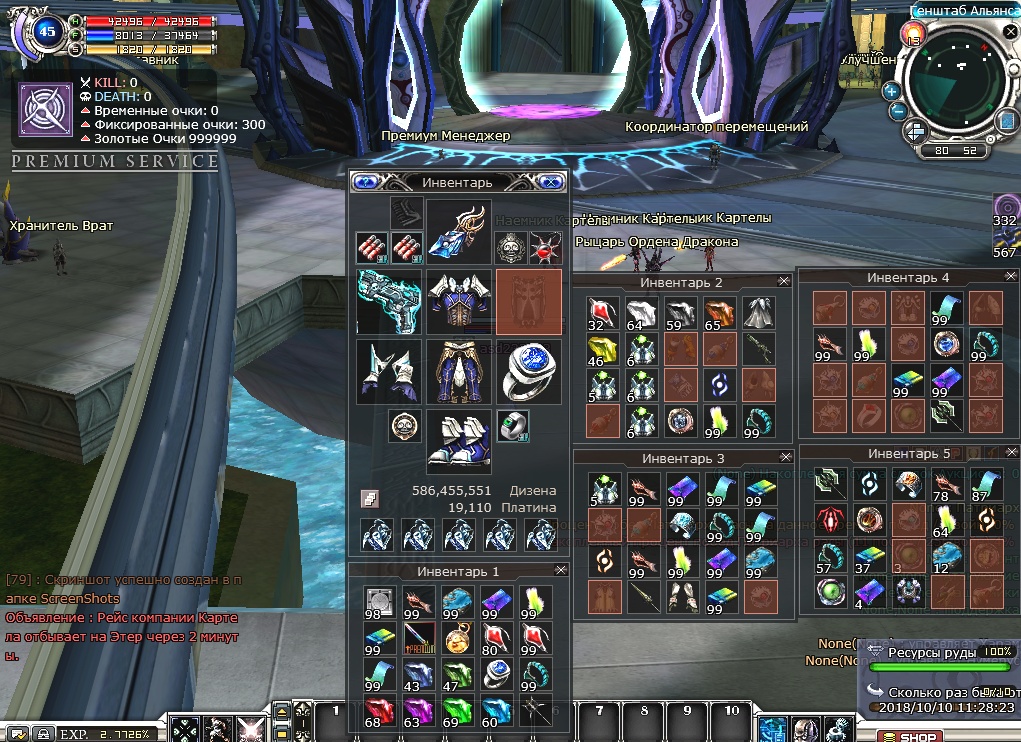Viewport: 1021px width, 742px height.
Task: Close the main Инвентарь window
Action: [549, 182]
